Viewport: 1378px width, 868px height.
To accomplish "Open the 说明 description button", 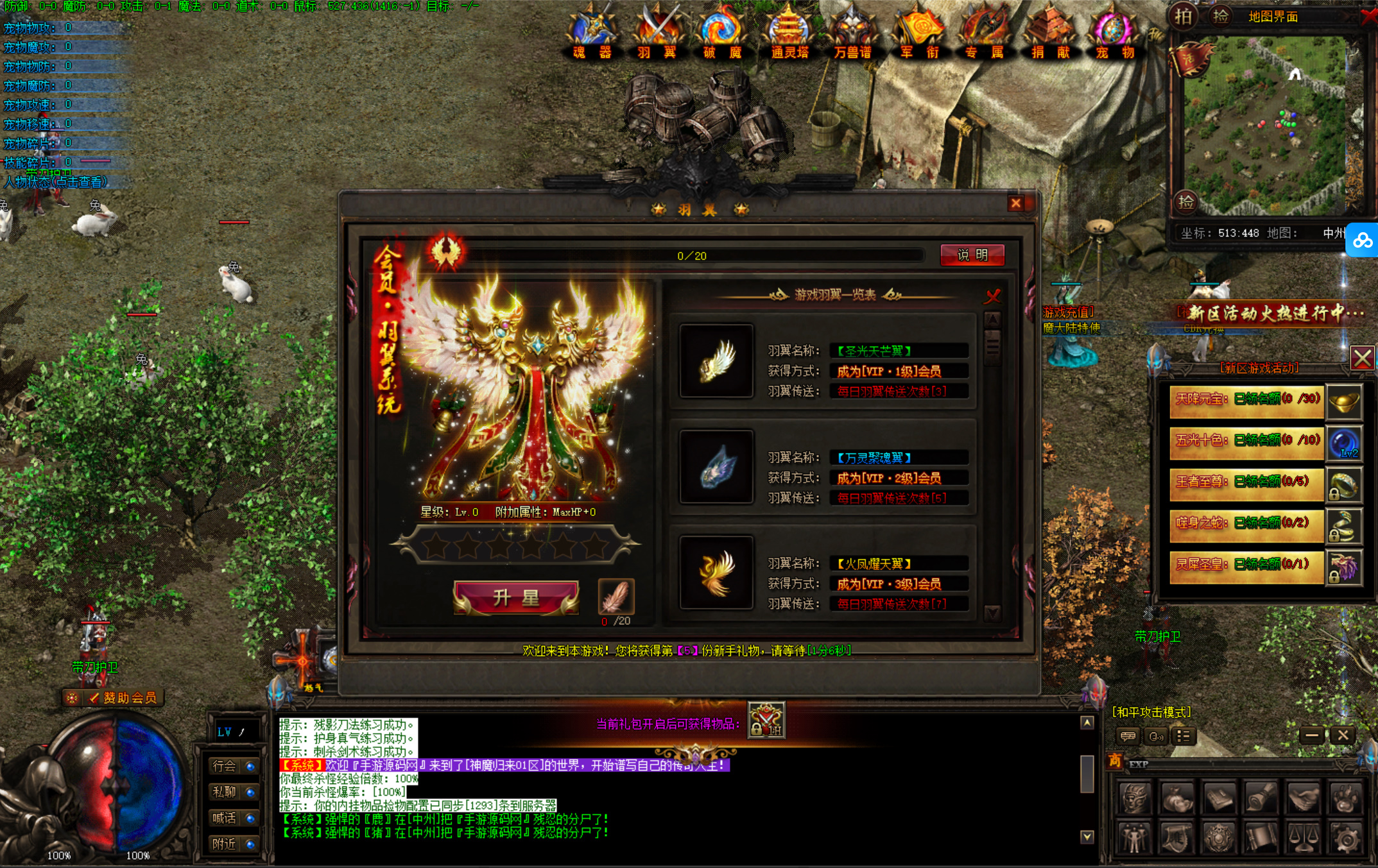I will point(972,255).
